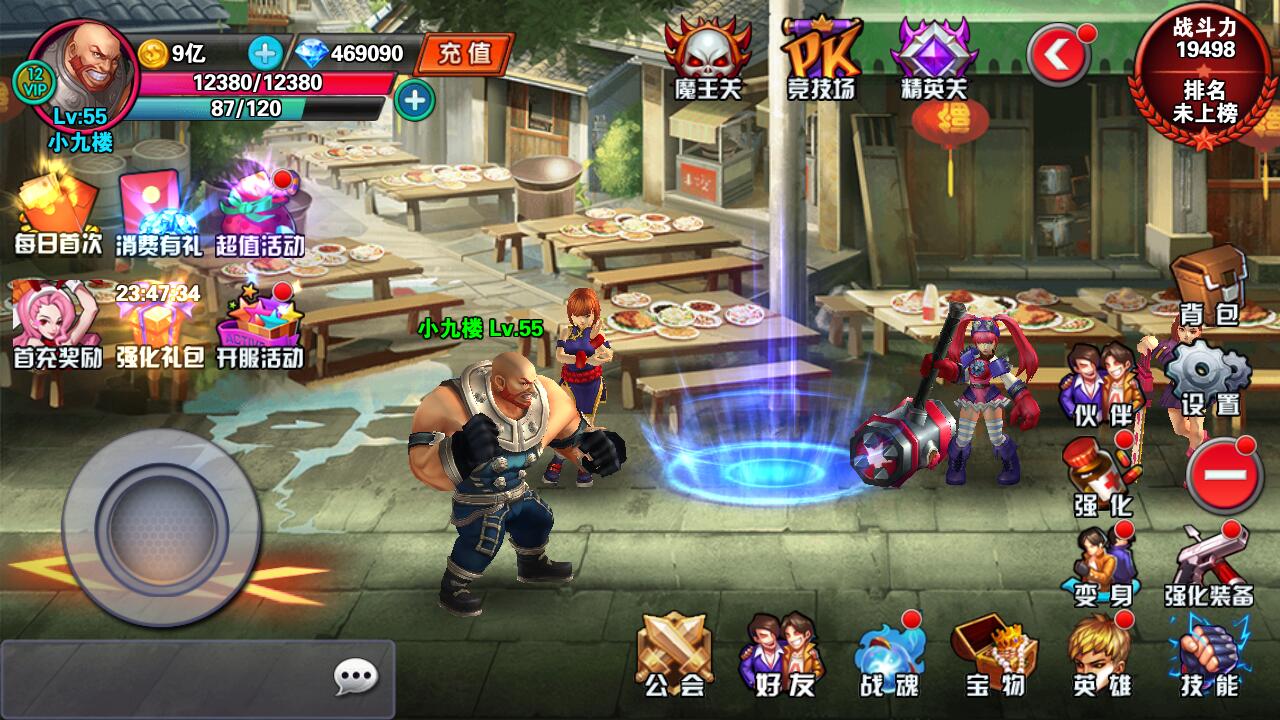Open the 公会 guild menu
The height and width of the screenshot is (720, 1280).
pos(674,655)
